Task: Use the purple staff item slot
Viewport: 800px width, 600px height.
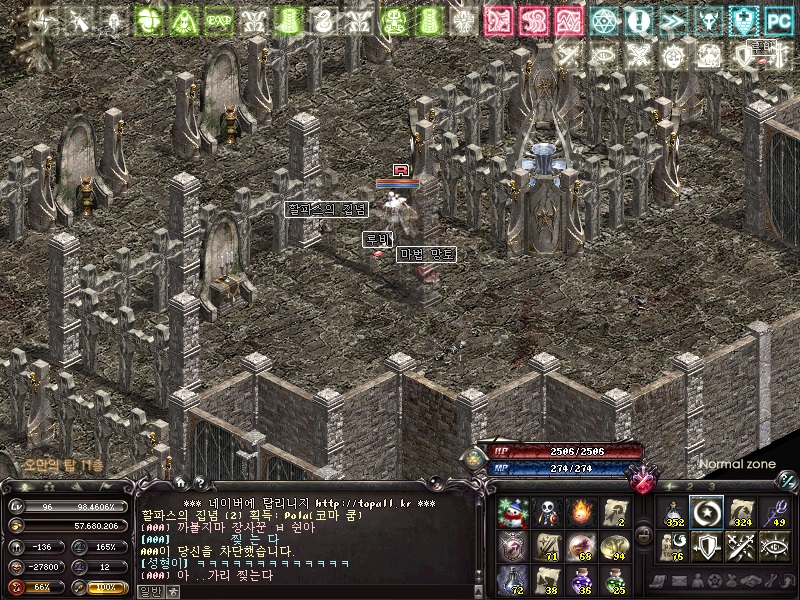Action: tap(775, 512)
